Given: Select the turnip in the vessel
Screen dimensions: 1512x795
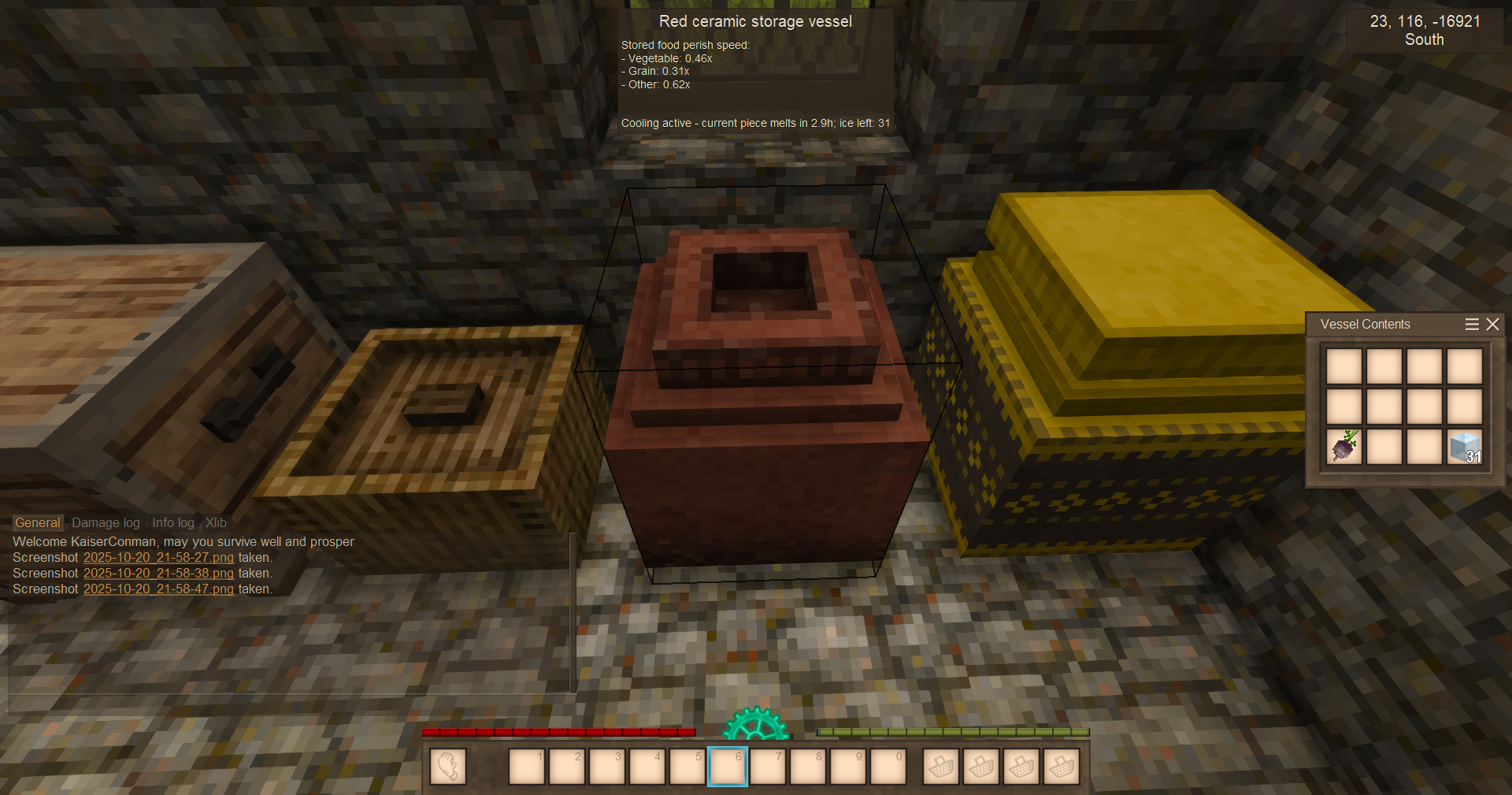Looking at the screenshot, I should 1344,447.
